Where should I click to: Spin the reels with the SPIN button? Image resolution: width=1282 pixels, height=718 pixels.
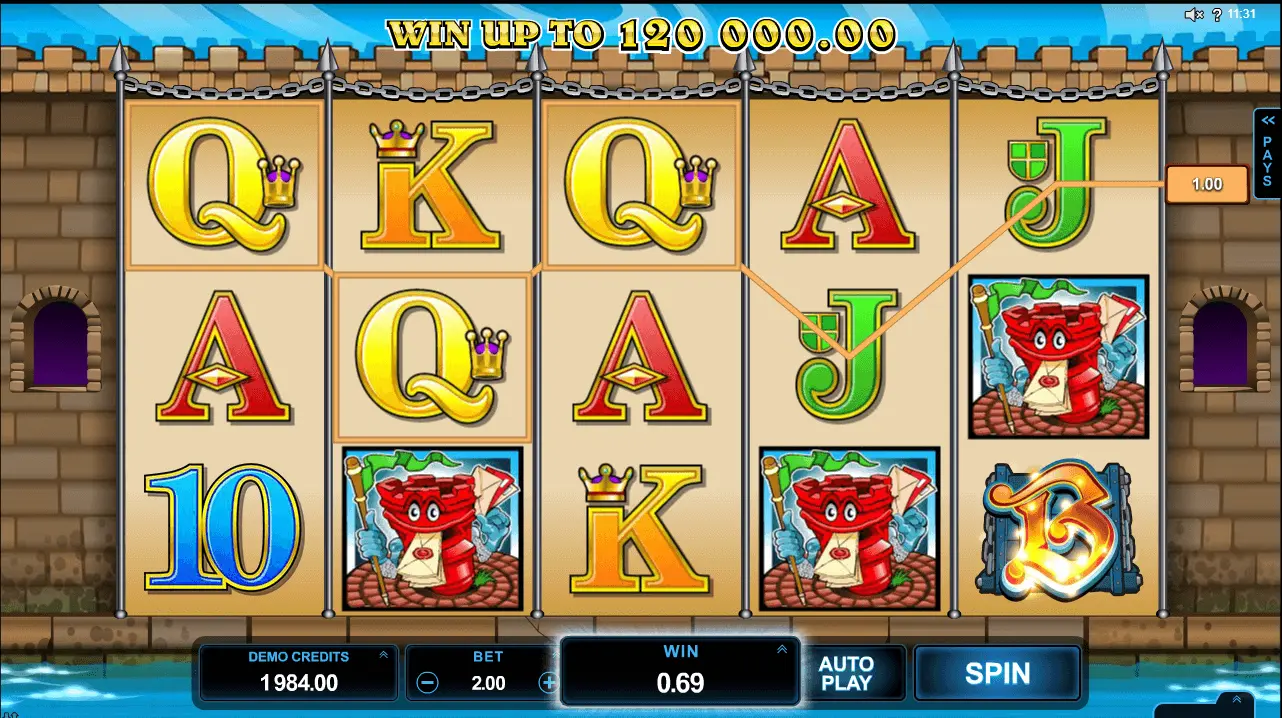[x=997, y=673]
